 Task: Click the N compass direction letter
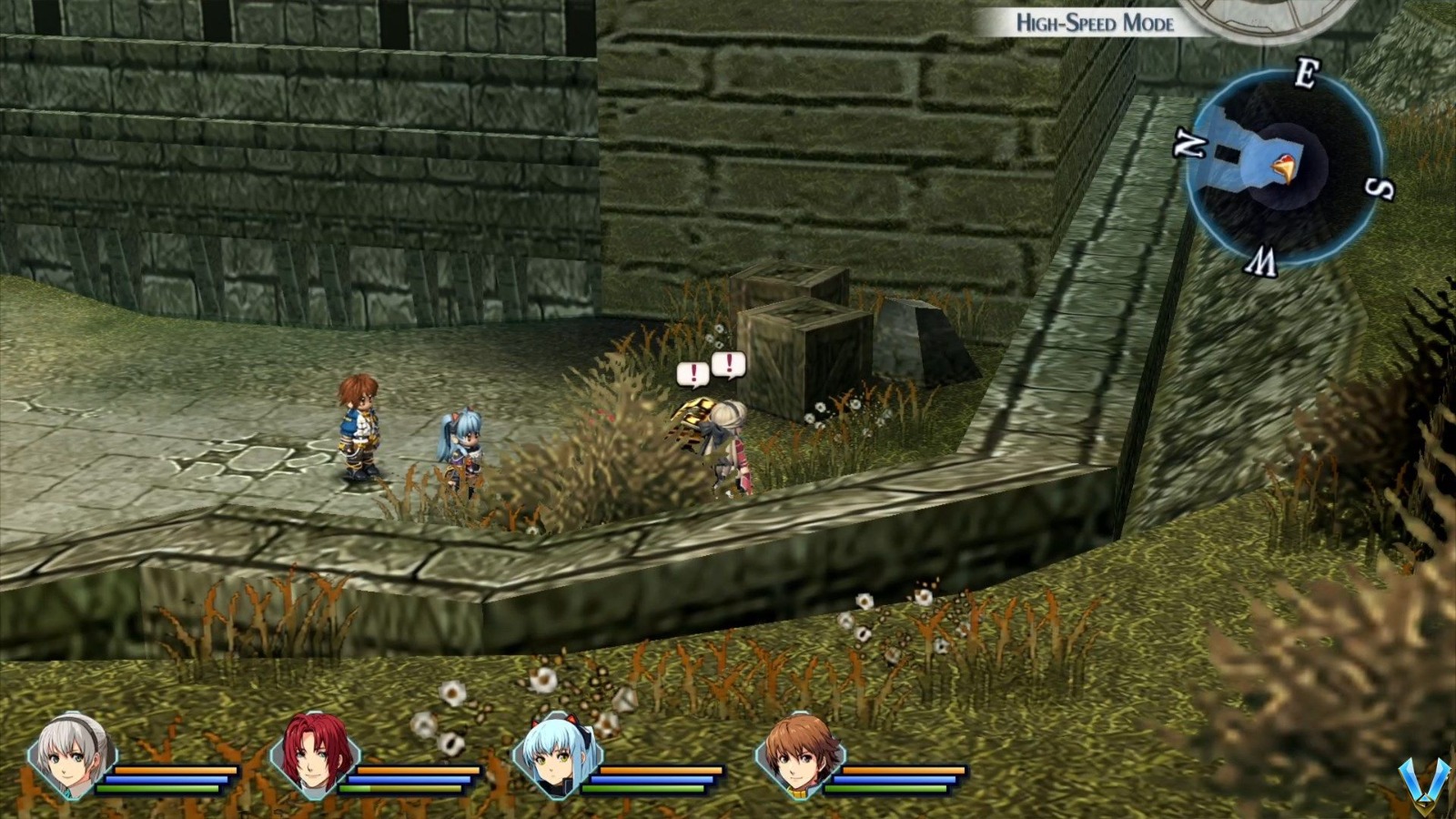tap(1192, 144)
